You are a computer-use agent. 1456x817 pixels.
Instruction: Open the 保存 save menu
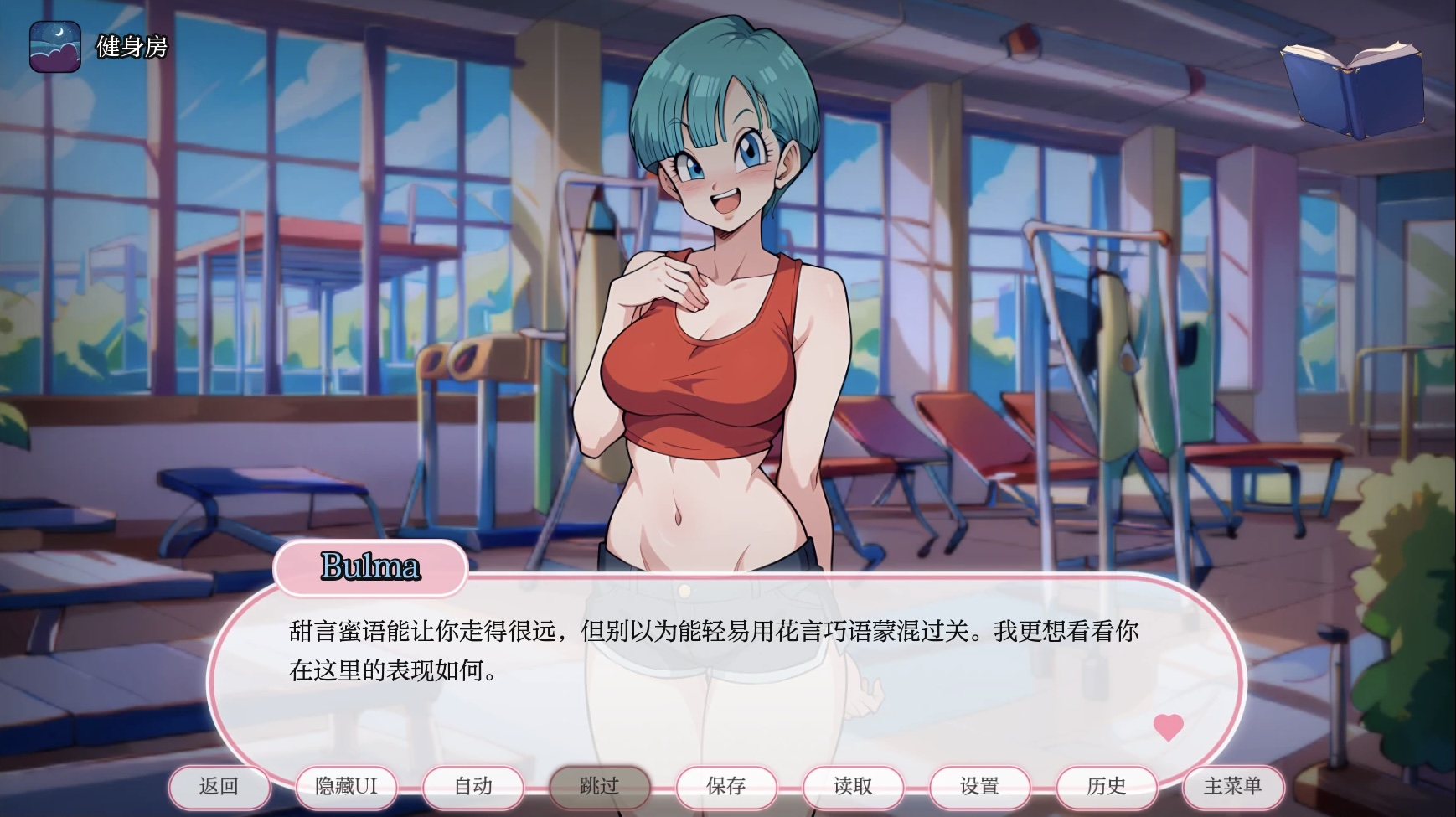click(726, 786)
